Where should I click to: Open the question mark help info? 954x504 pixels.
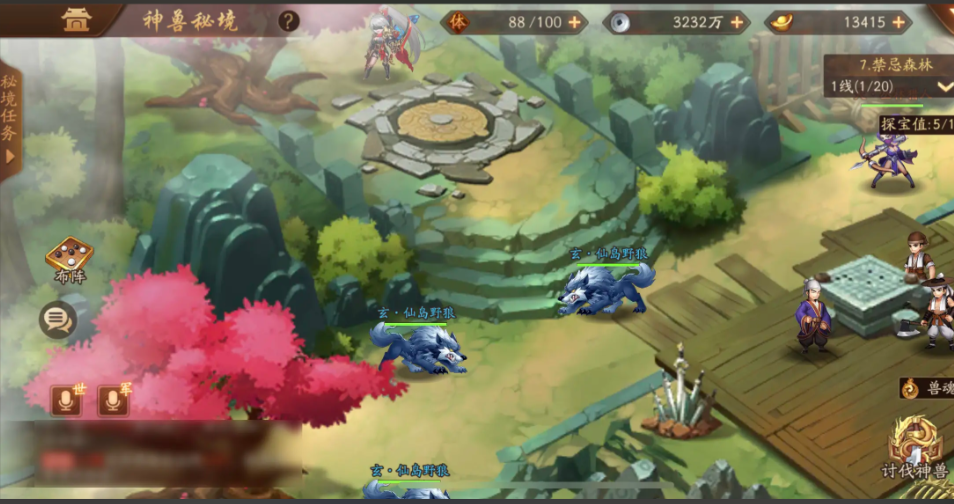tap(289, 20)
